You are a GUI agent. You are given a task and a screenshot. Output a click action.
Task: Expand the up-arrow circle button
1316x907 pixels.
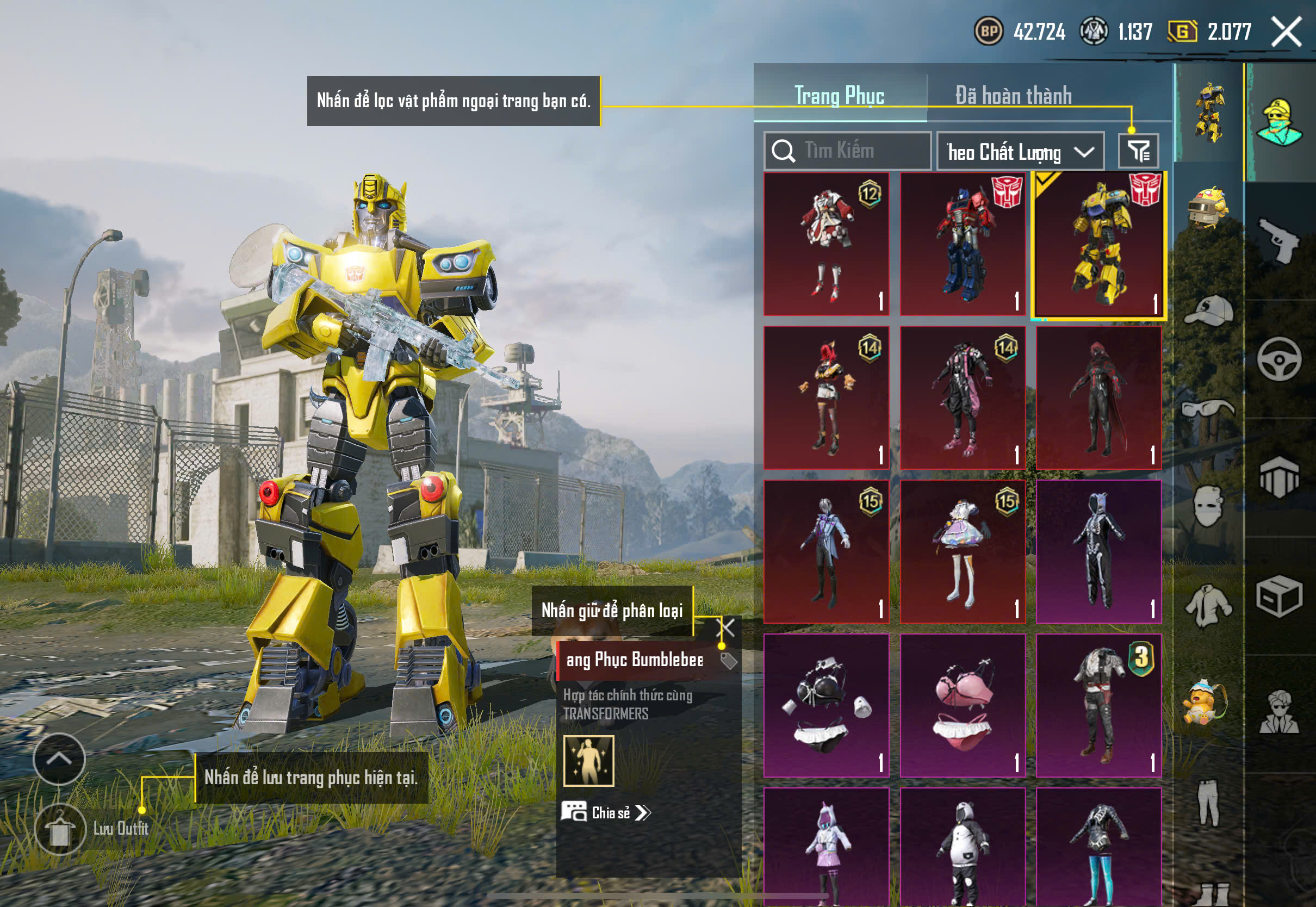tap(59, 759)
